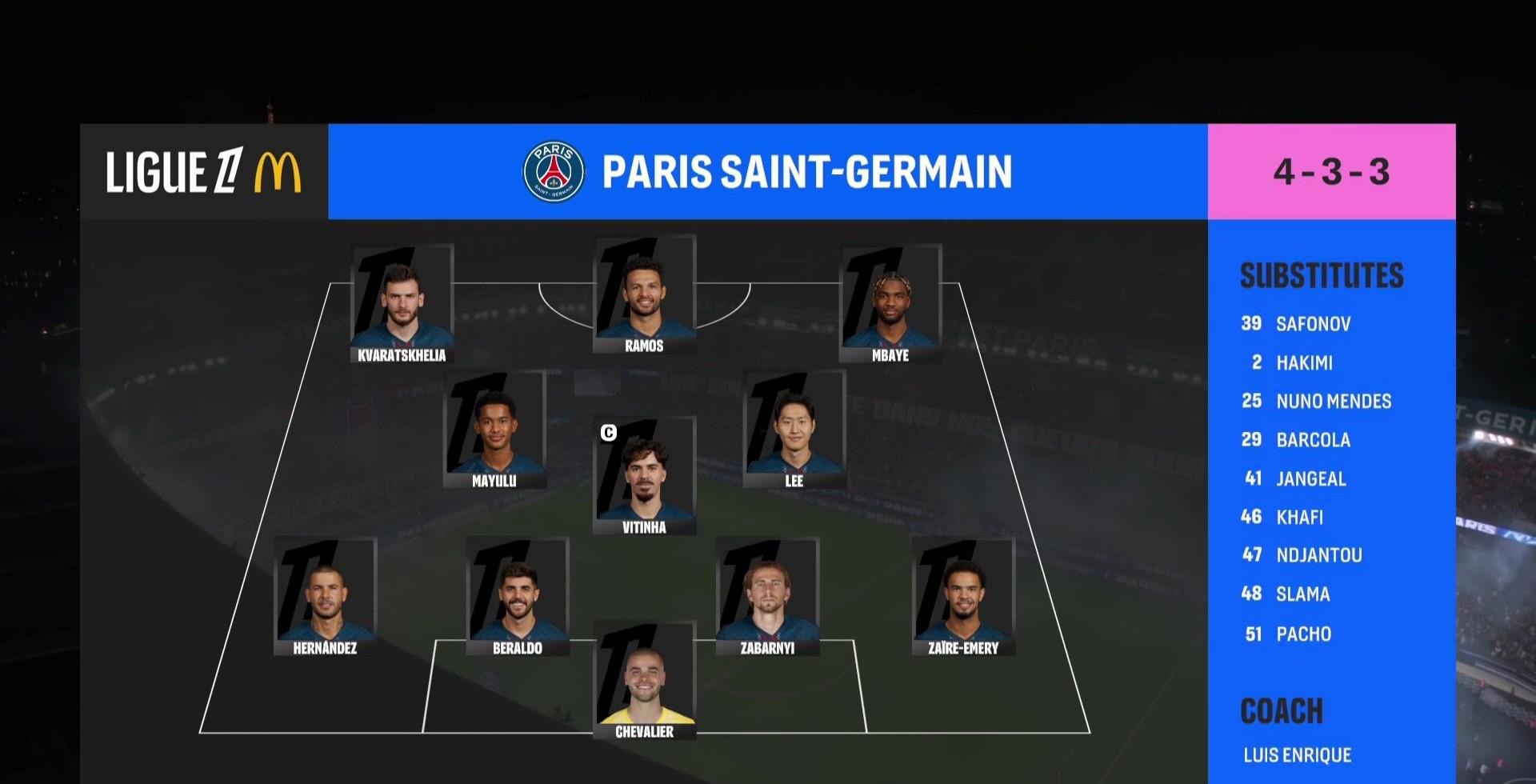Viewport: 1536px width, 784px height.
Task: Choose Khafi in the substitutes list
Action: (1299, 518)
